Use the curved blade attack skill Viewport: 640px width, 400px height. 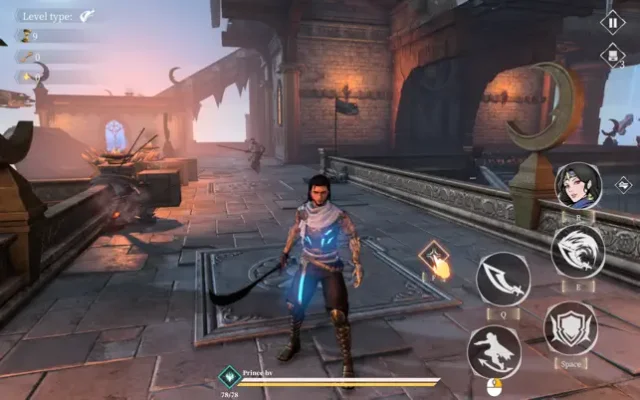point(502,279)
